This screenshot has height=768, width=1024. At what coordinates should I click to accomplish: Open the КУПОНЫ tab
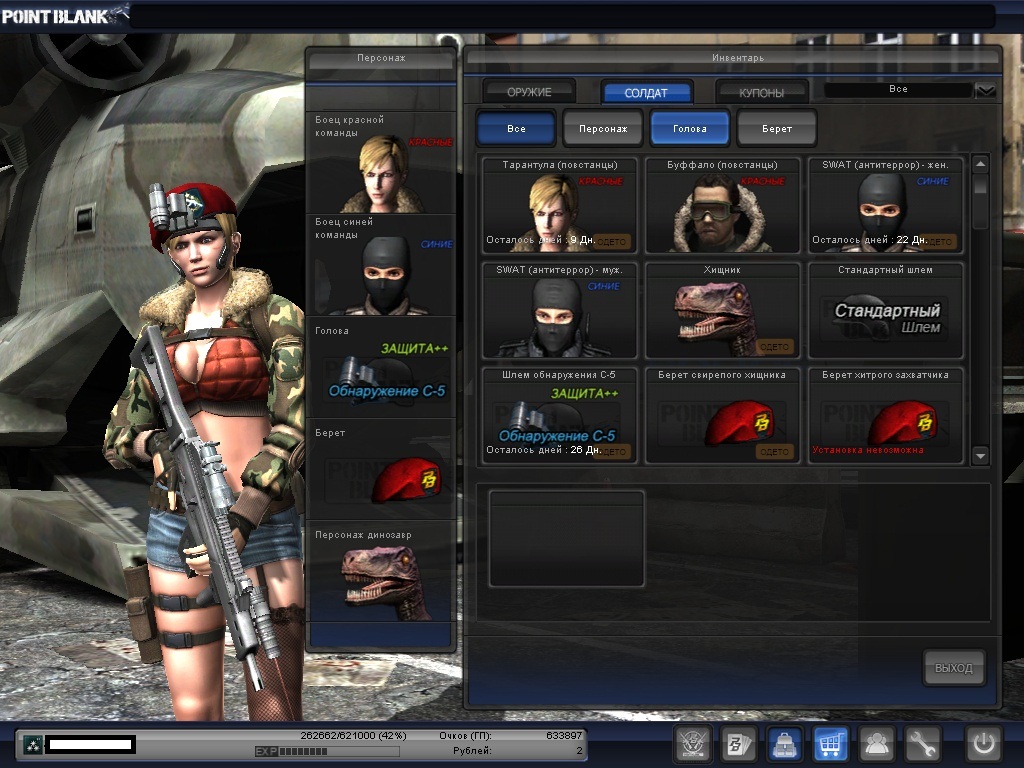point(761,92)
